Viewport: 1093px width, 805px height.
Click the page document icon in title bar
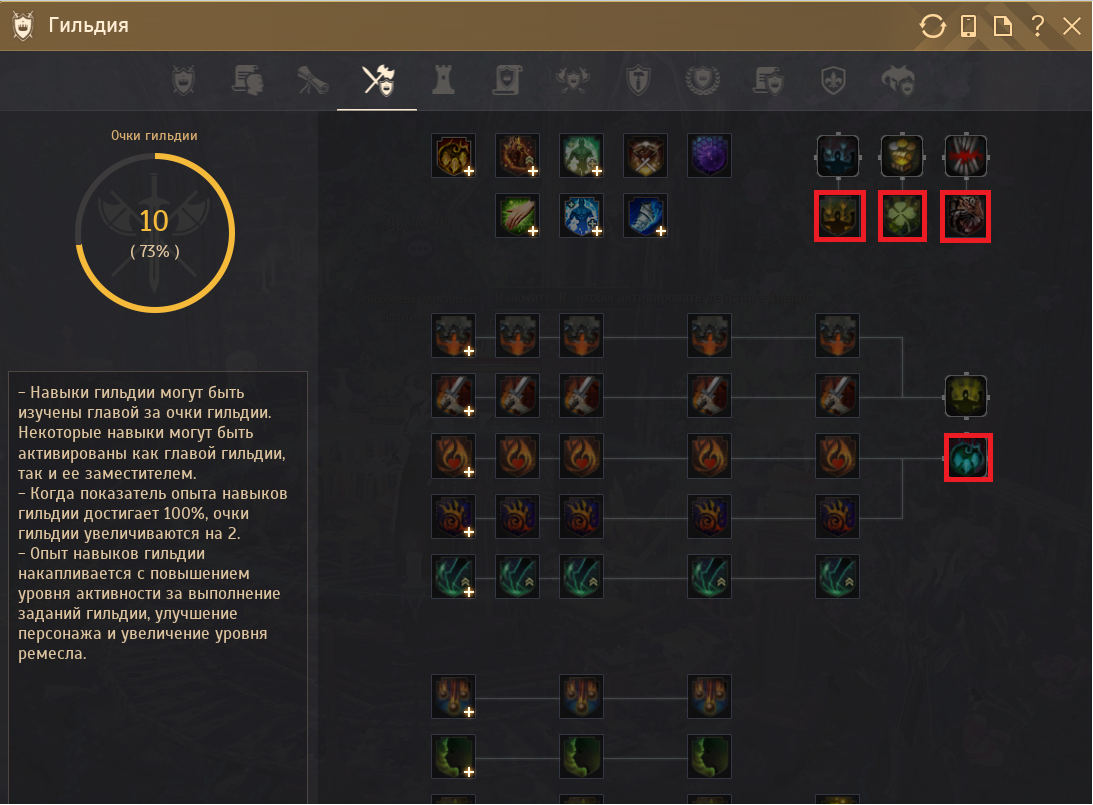click(1002, 26)
